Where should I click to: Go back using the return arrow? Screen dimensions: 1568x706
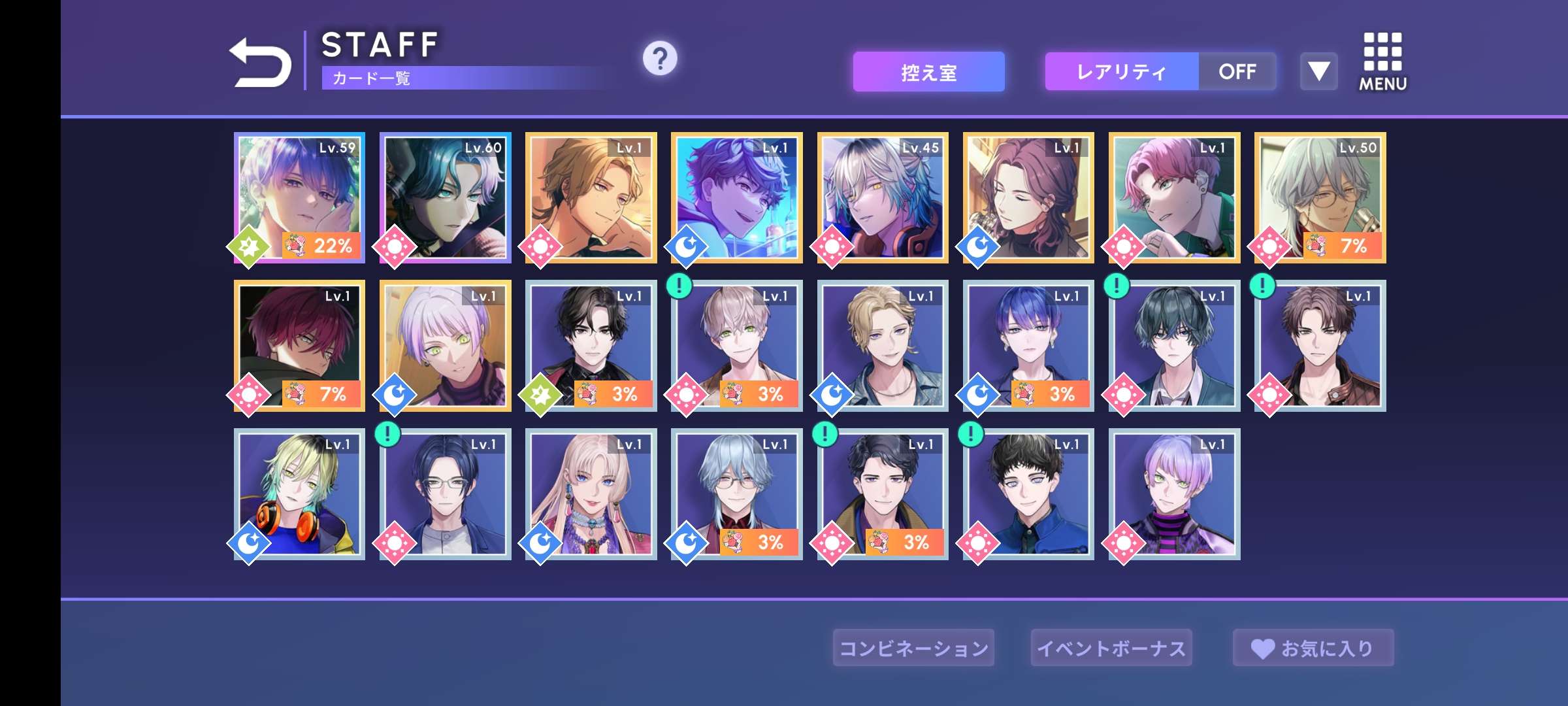tap(260, 62)
